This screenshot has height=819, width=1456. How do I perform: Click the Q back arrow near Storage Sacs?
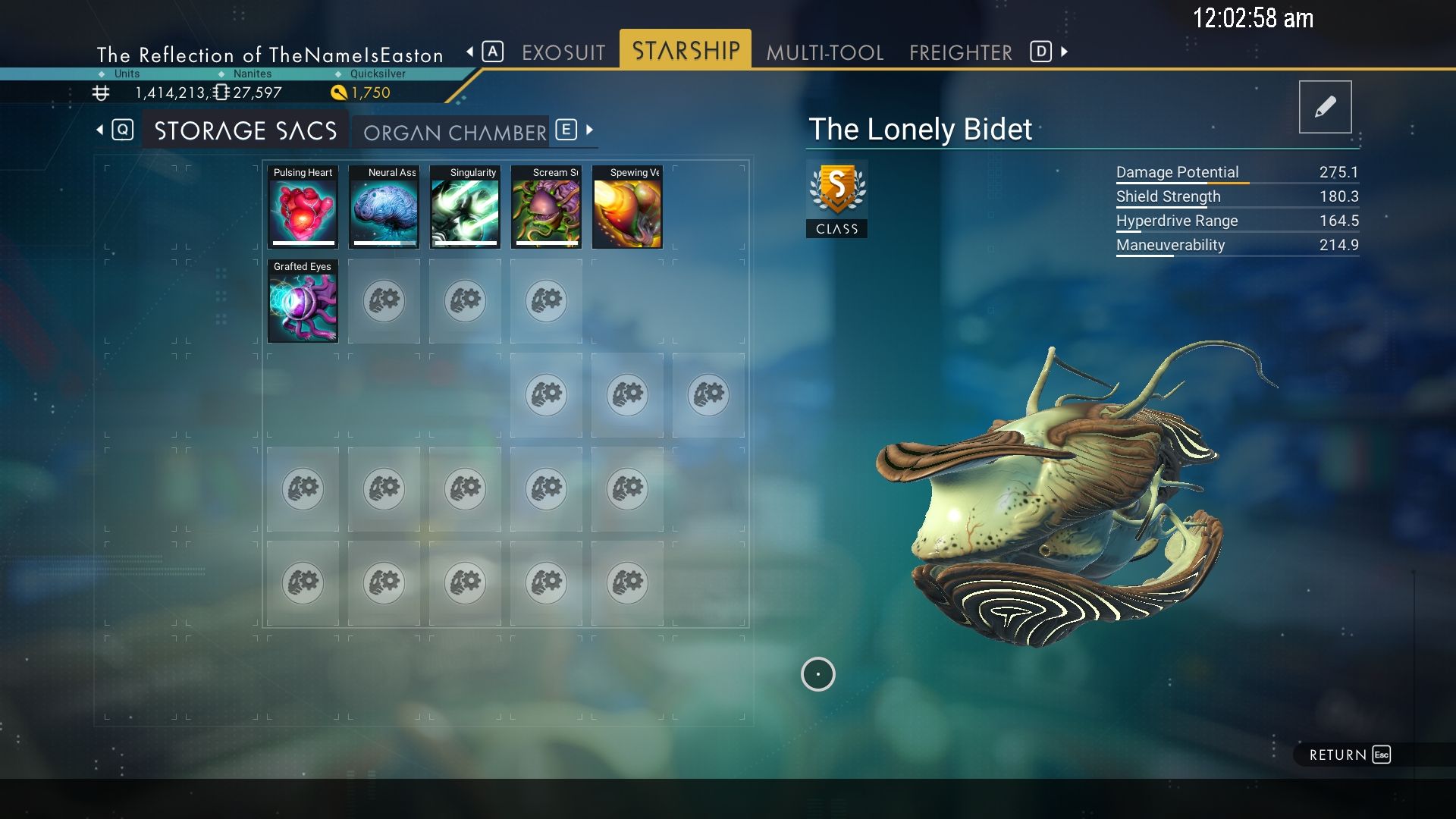(x=101, y=129)
